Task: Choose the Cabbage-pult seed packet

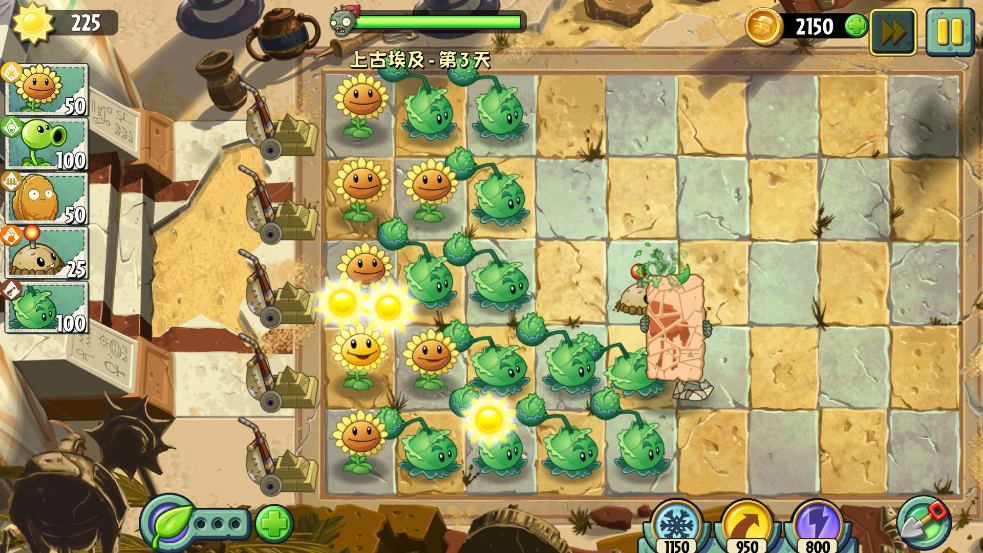Action: [47, 306]
